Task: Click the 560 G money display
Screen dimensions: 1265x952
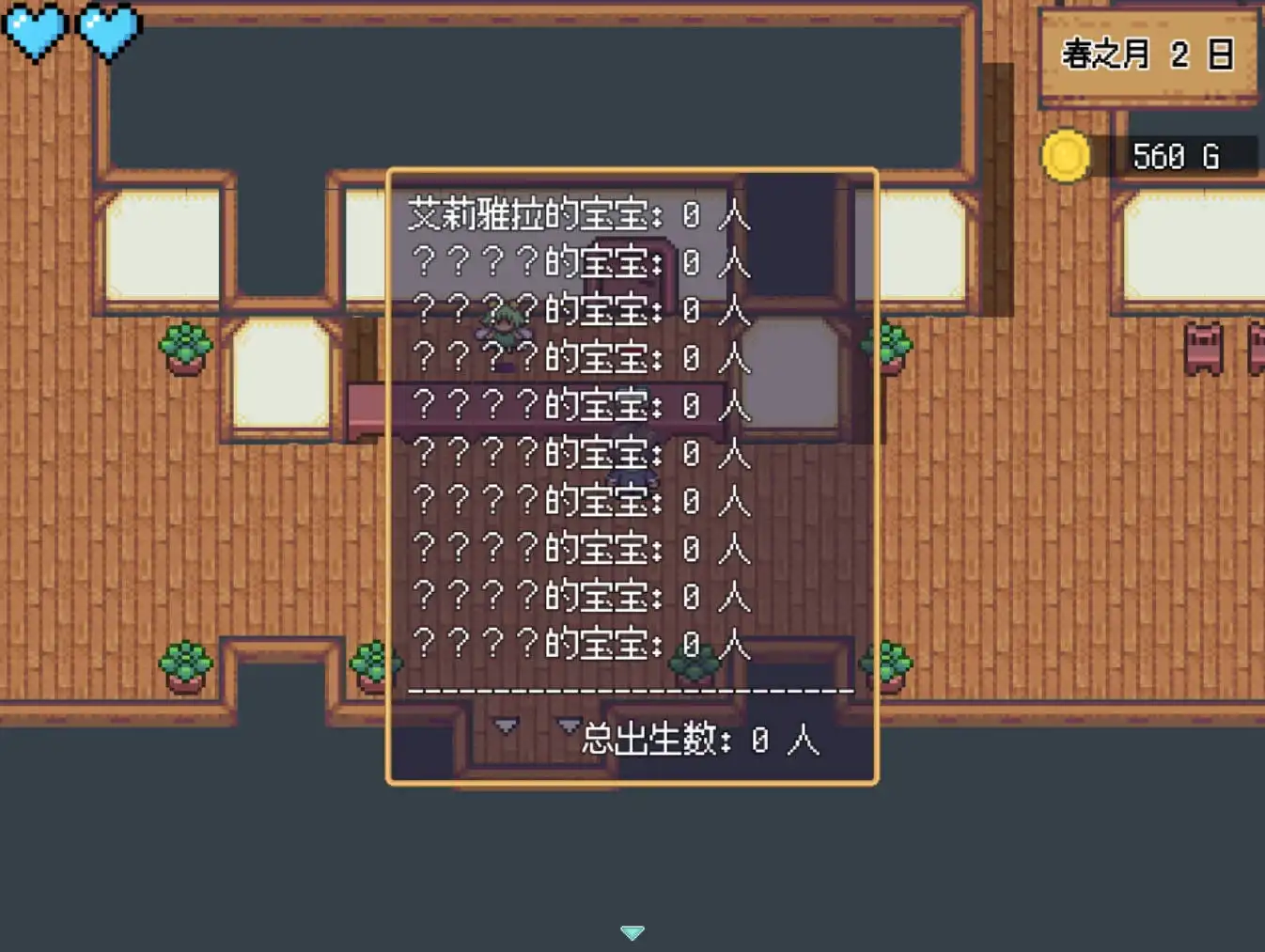Action: pos(1176,156)
